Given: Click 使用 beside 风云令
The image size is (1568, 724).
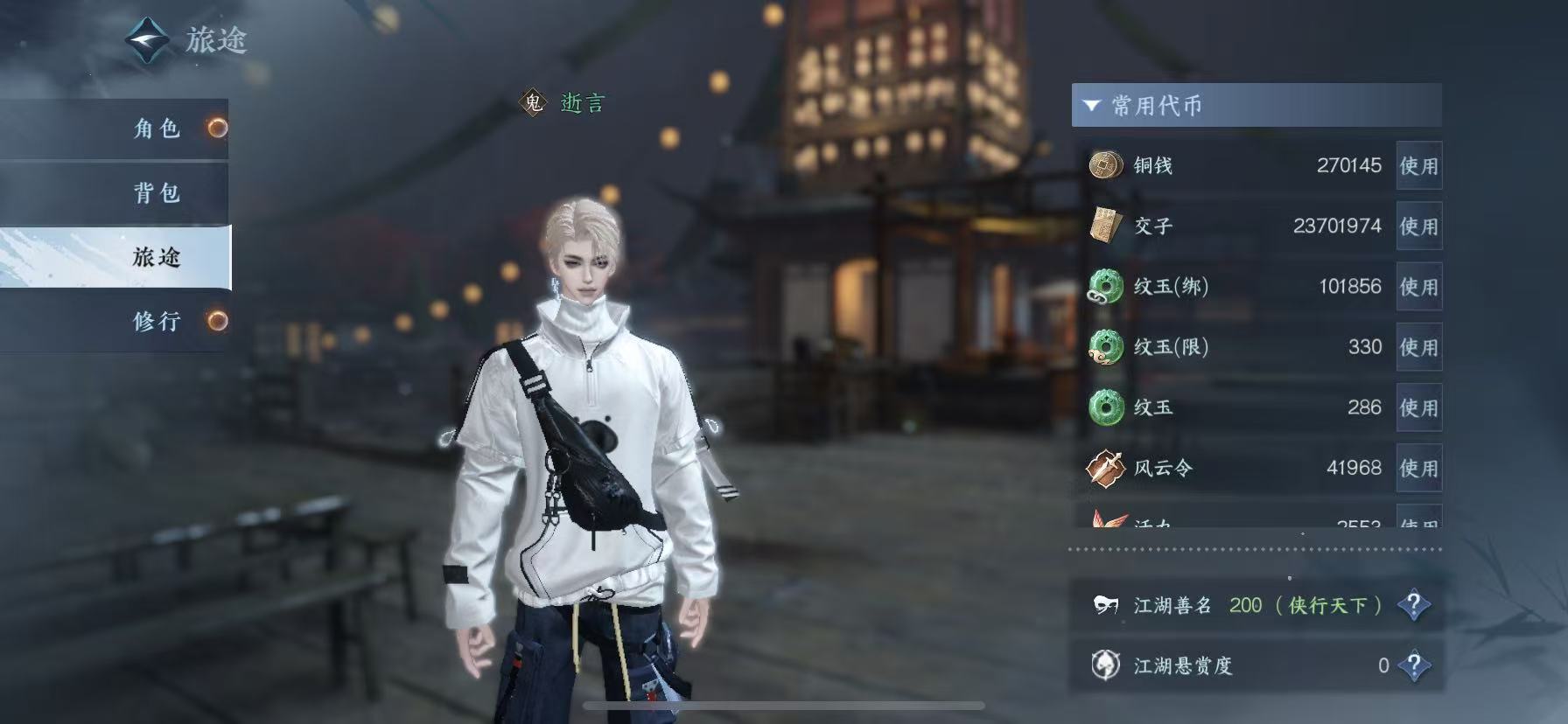Looking at the screenshot, I should tap(1418, 468).
